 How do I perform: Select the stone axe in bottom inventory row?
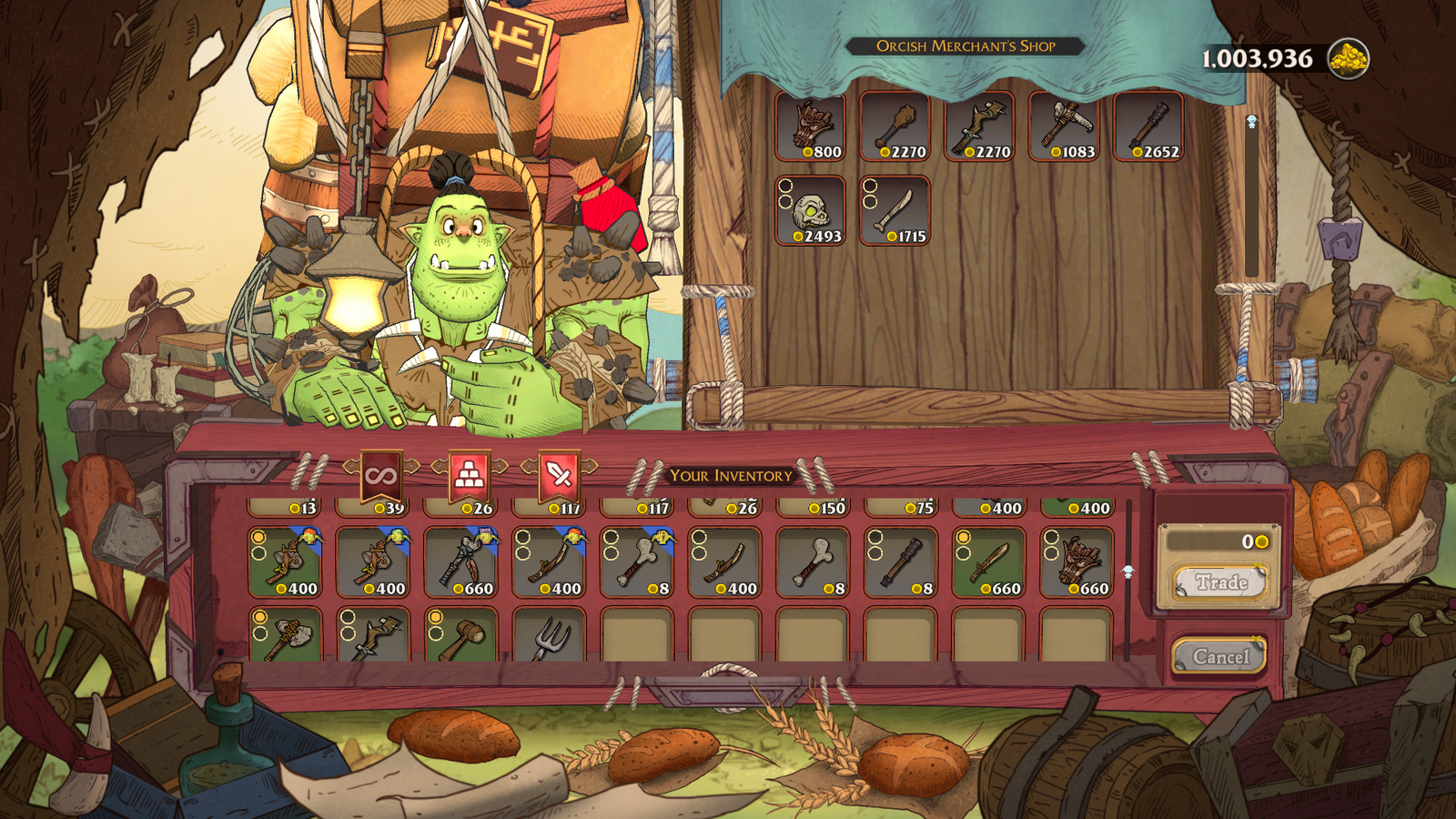click(x=285, y=635)
